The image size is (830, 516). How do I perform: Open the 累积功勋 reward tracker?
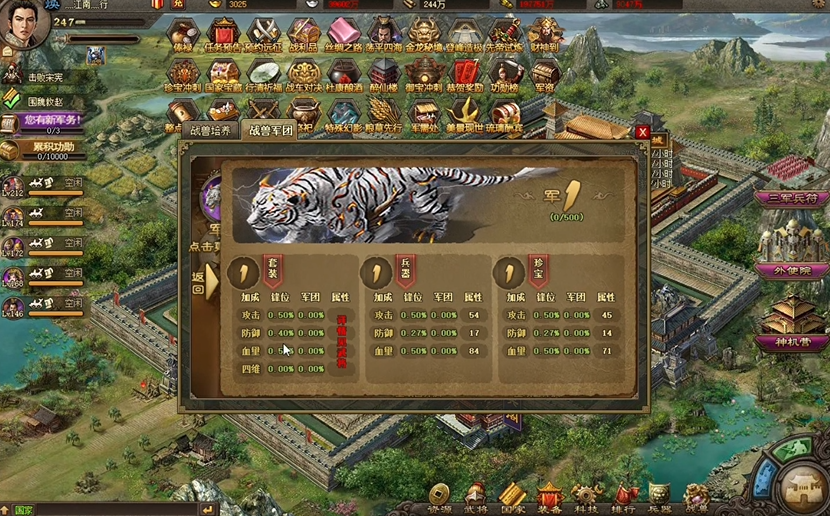pyautogui.click(x=40, y=150)
